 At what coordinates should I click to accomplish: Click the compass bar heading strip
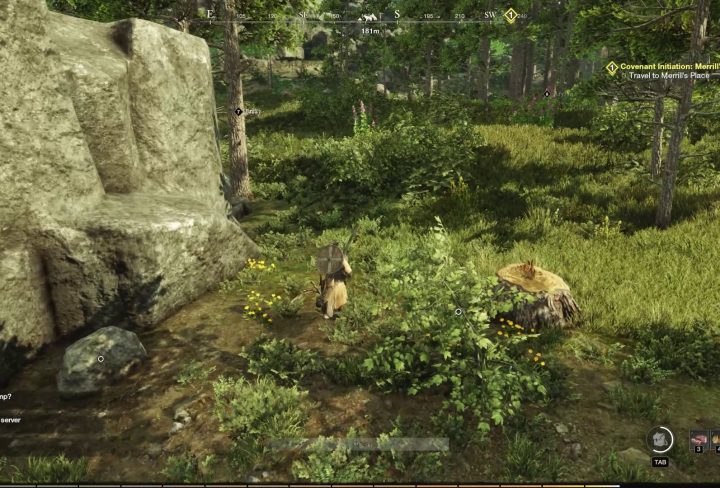tap(360, 16)
